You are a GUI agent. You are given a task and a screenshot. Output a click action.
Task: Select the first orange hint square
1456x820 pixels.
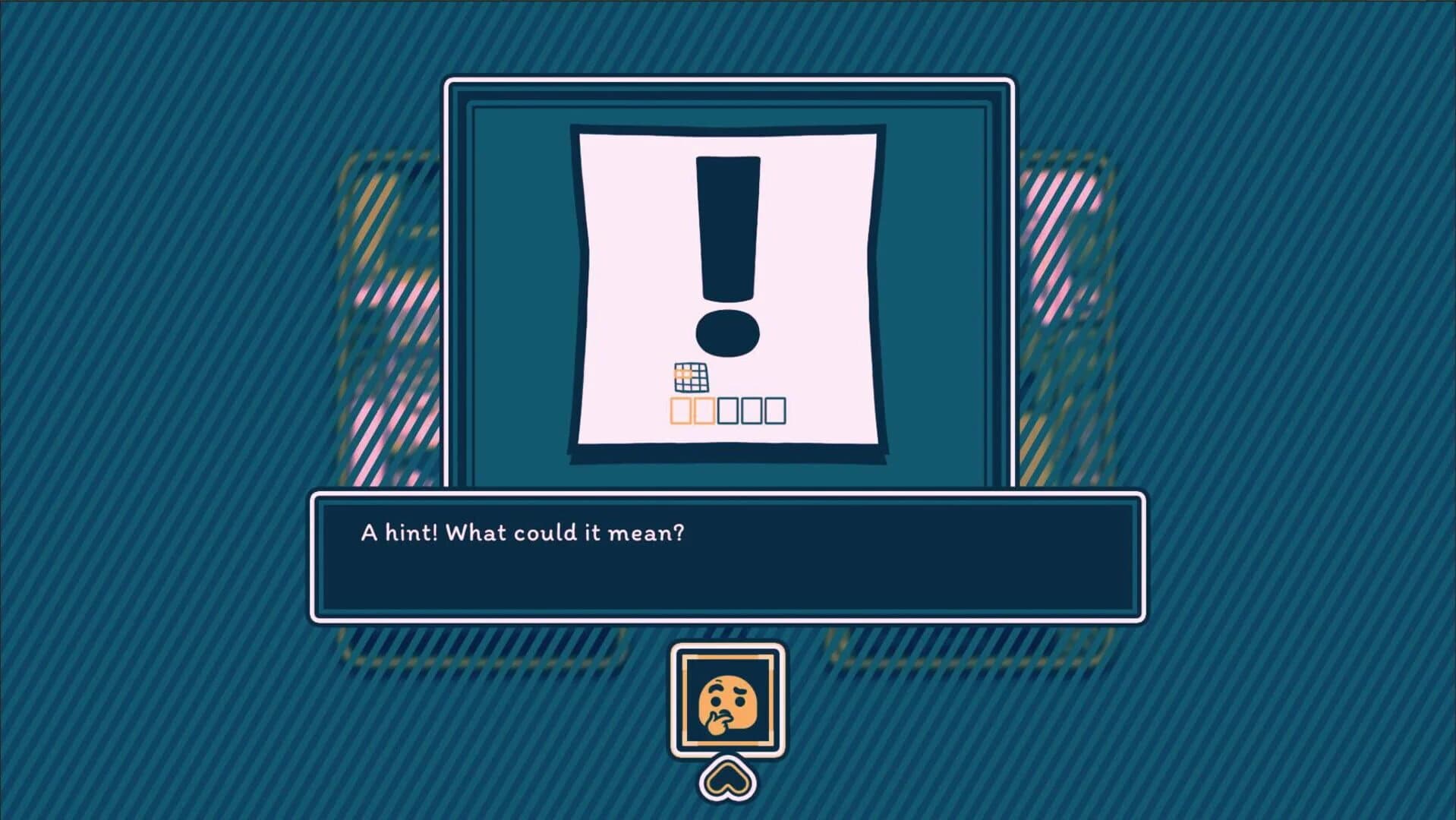click(x=681, y=411)
